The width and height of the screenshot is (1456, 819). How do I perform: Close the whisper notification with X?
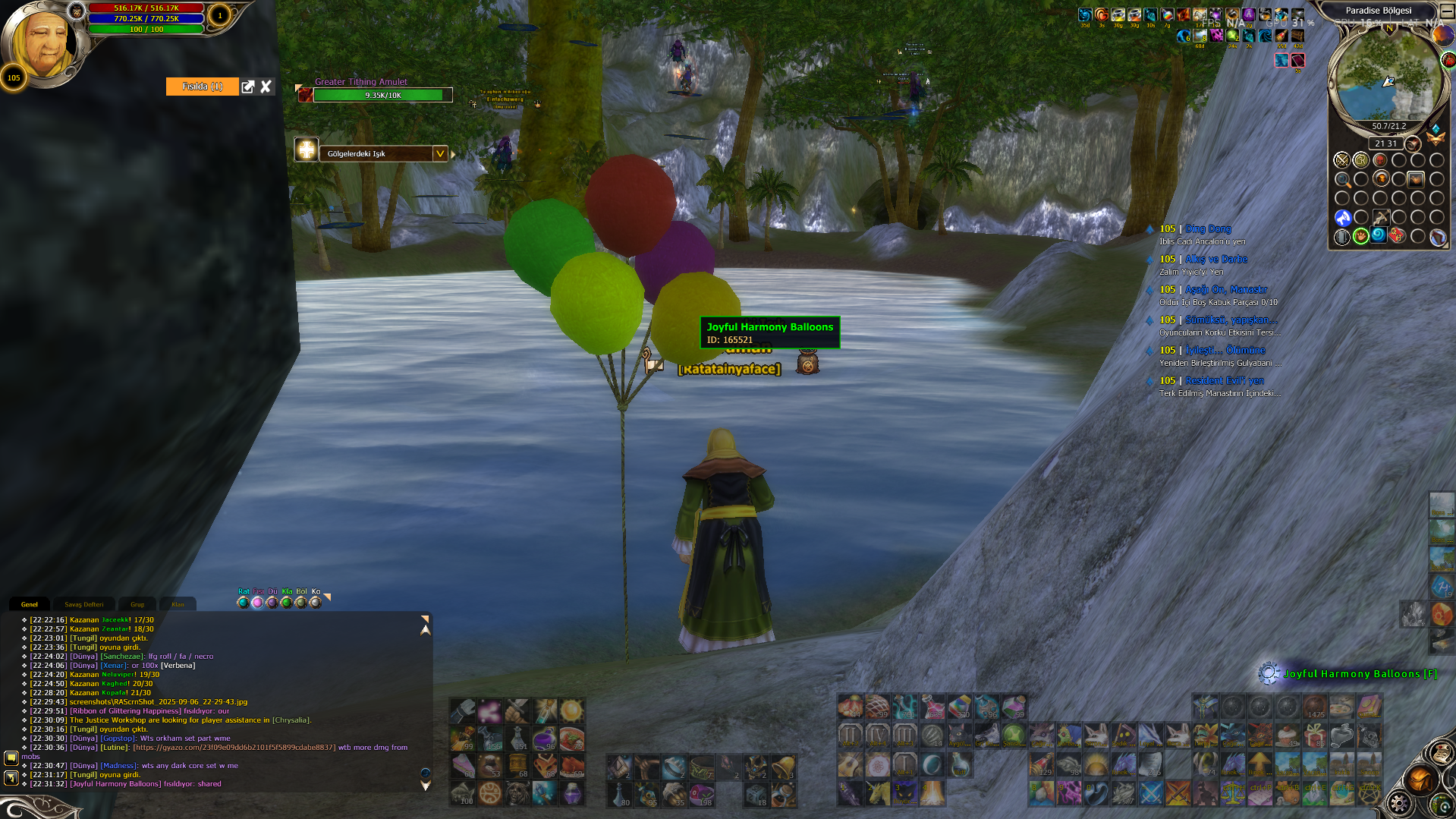(266, 87)
